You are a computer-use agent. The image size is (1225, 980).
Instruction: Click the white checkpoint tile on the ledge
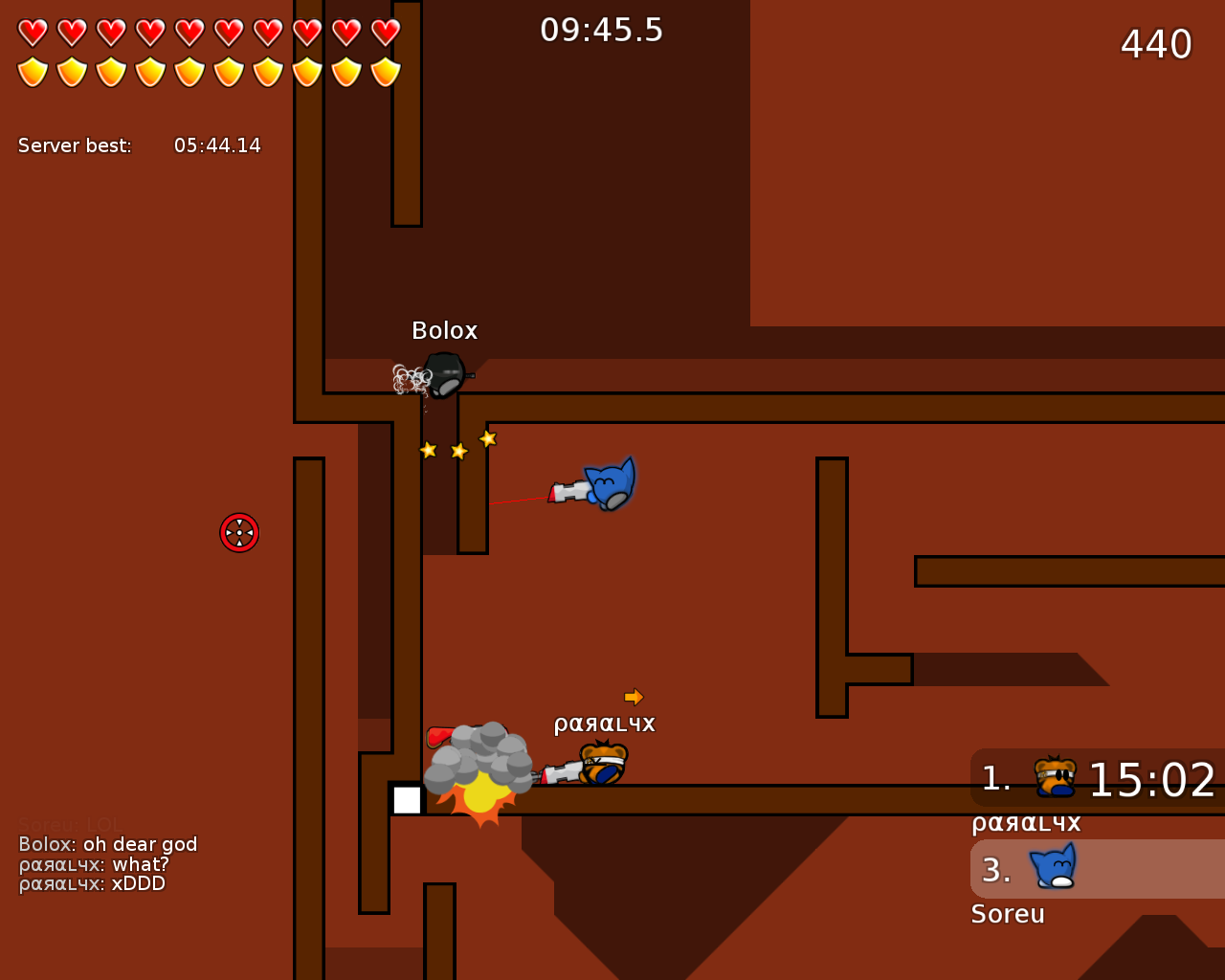[409, 800]
